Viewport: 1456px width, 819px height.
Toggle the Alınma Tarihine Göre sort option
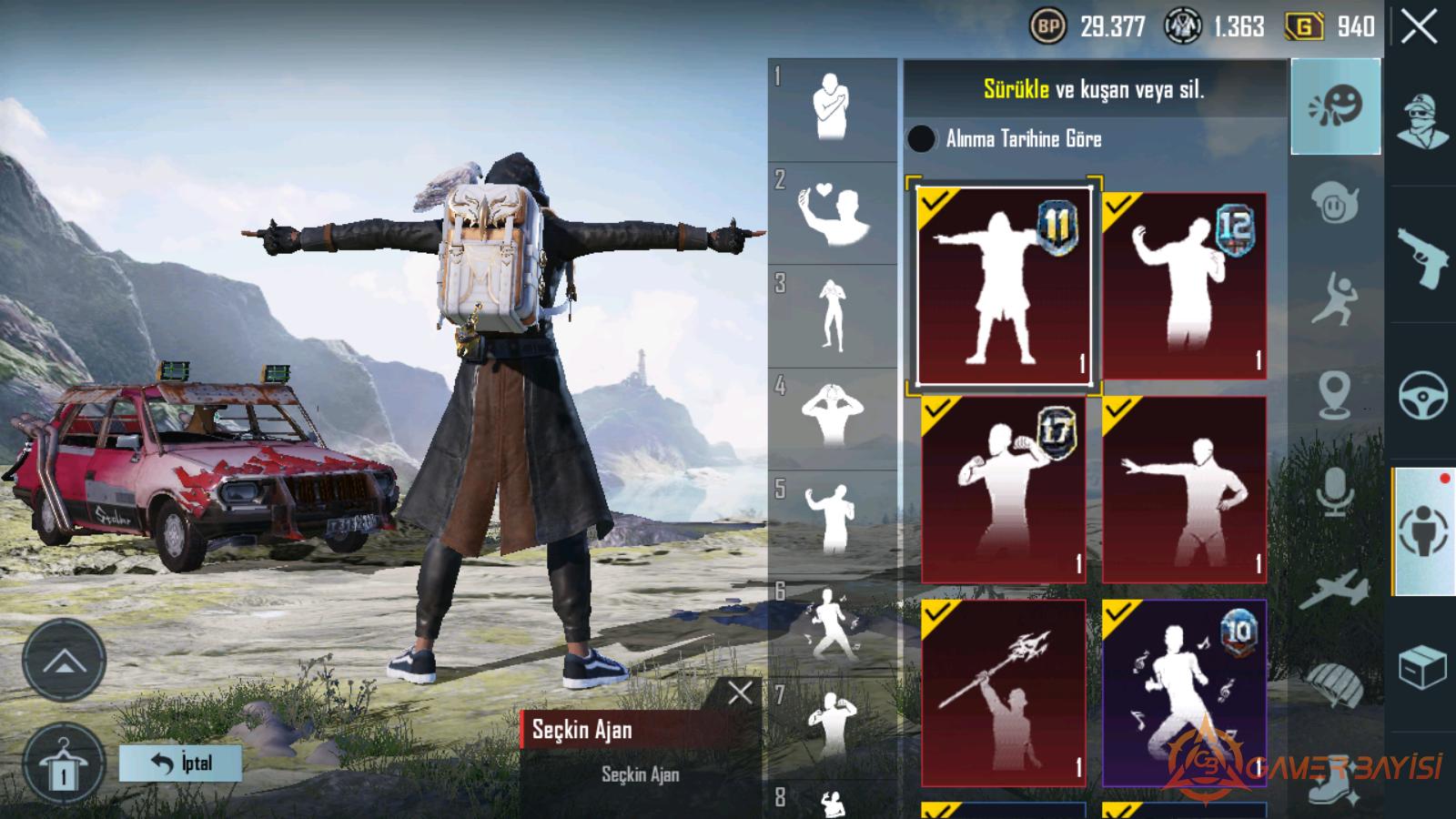(921, 138)
